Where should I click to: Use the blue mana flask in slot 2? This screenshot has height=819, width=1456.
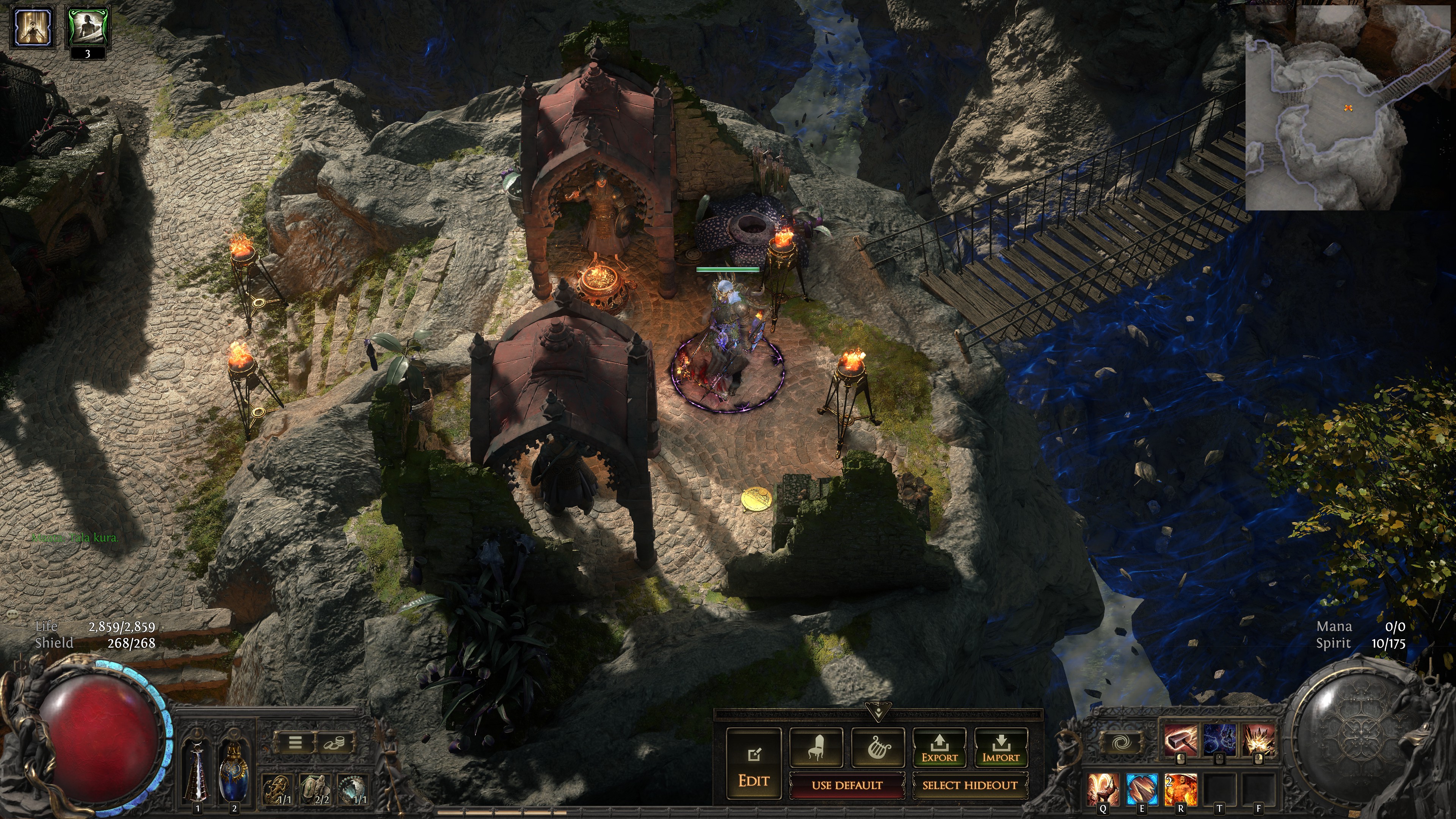pos(234,772)
